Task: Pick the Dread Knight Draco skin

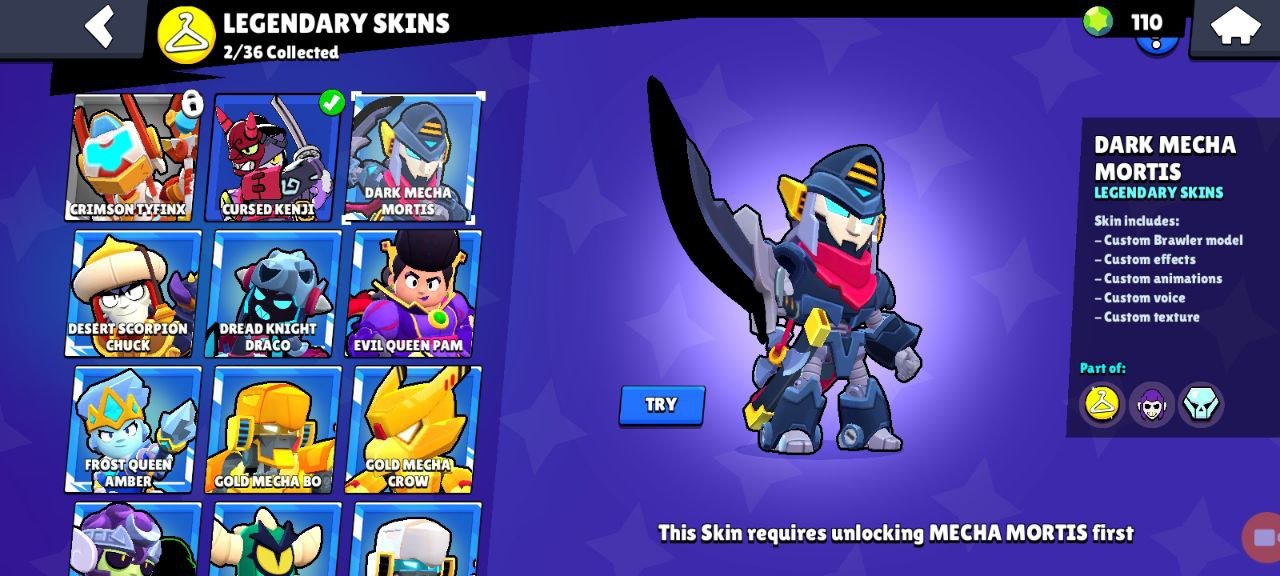Action: click(x=272, y=293)
